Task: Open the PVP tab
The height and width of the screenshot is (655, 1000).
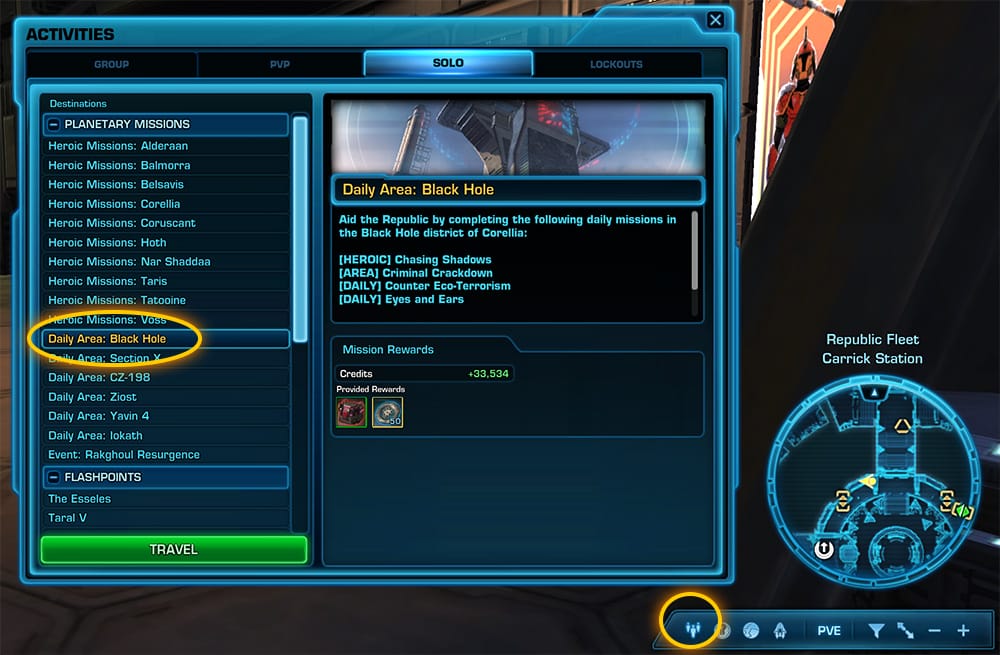Action: pos(280,64)
